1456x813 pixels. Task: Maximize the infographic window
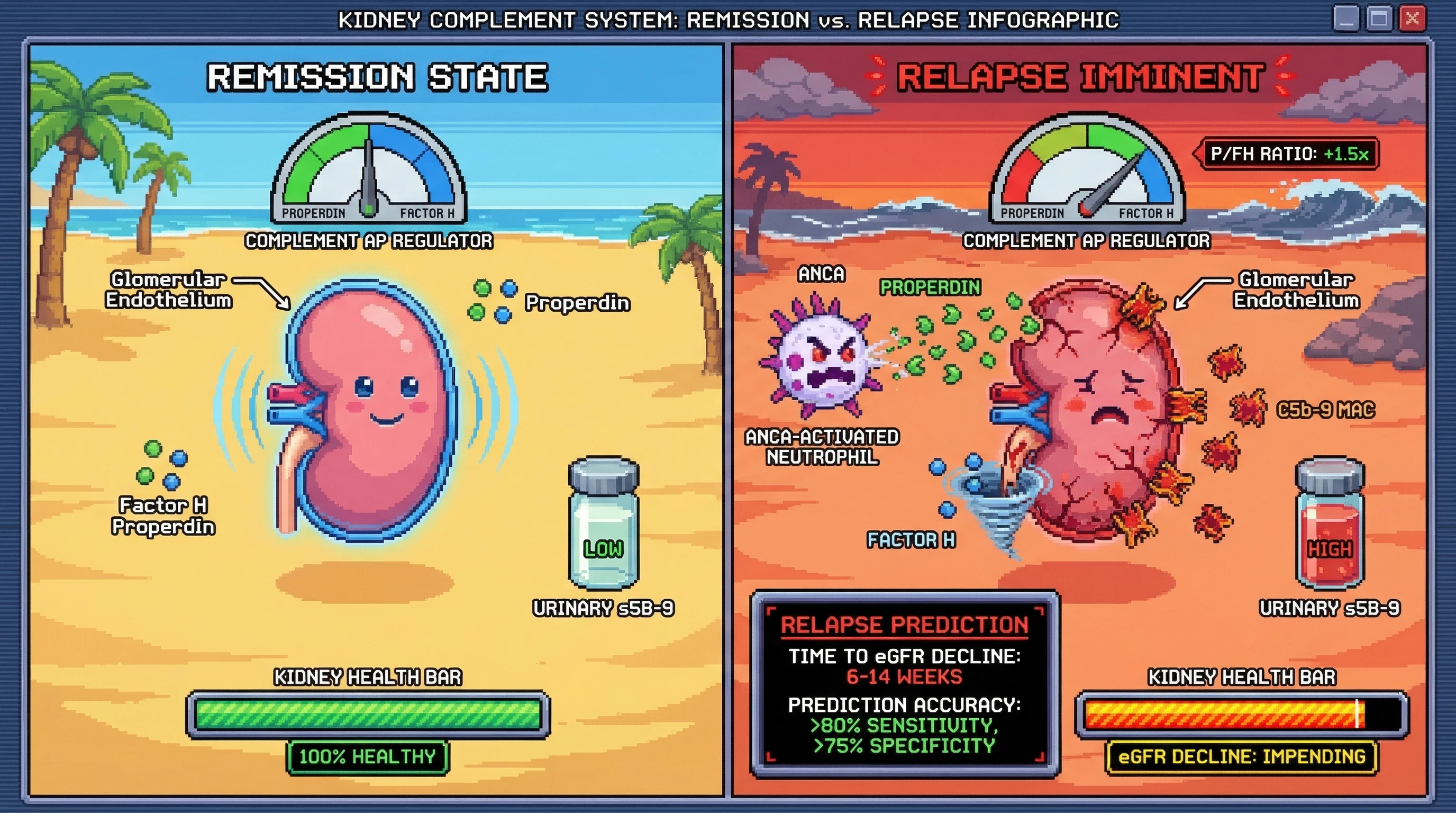click(1379, 19)
